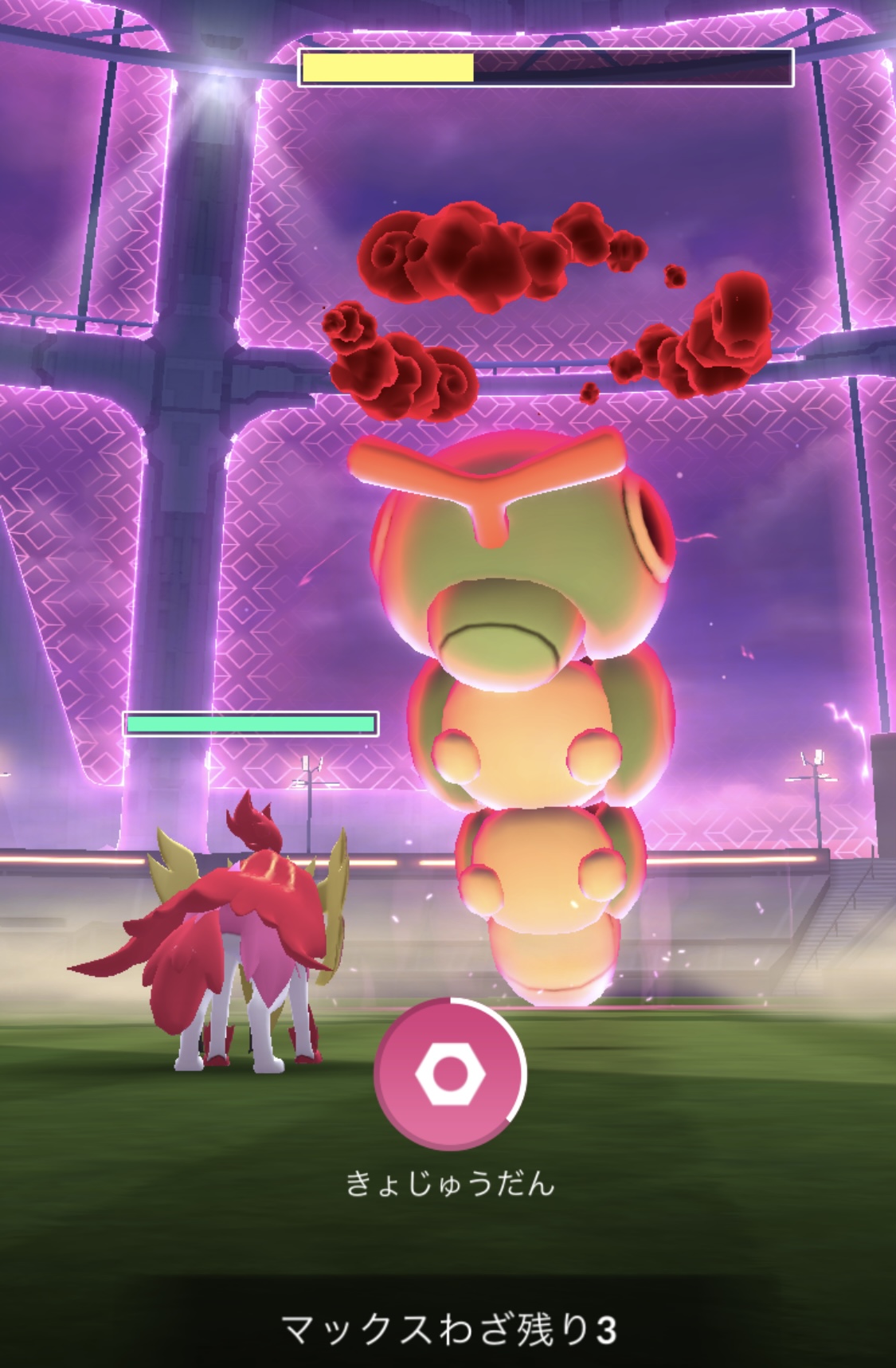Use the きょじゅうだん max move button
Image resolution: width=896 pixels, height=1368 pixels.
pos(450,1073)
